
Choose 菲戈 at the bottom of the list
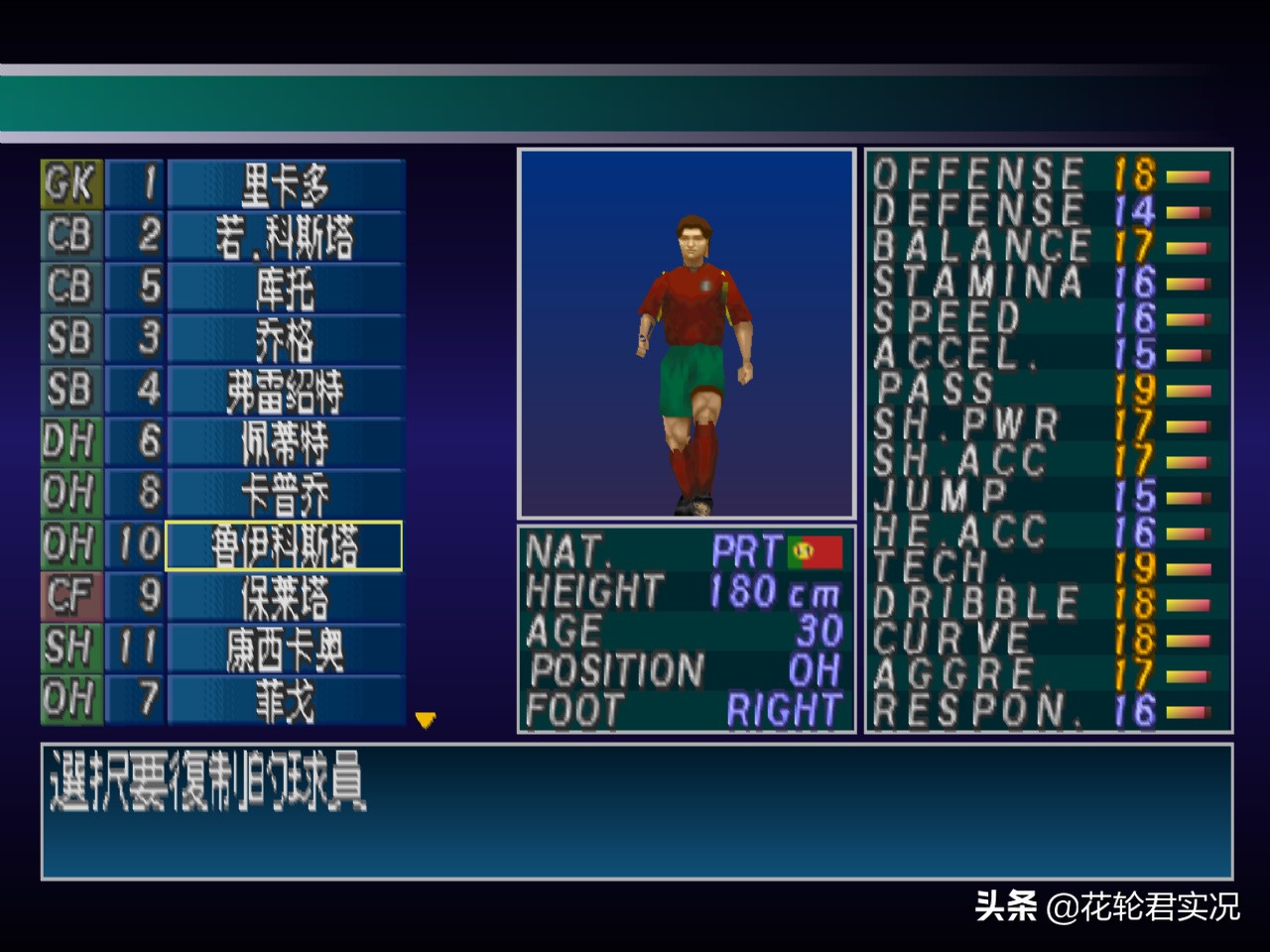(286, 700)
